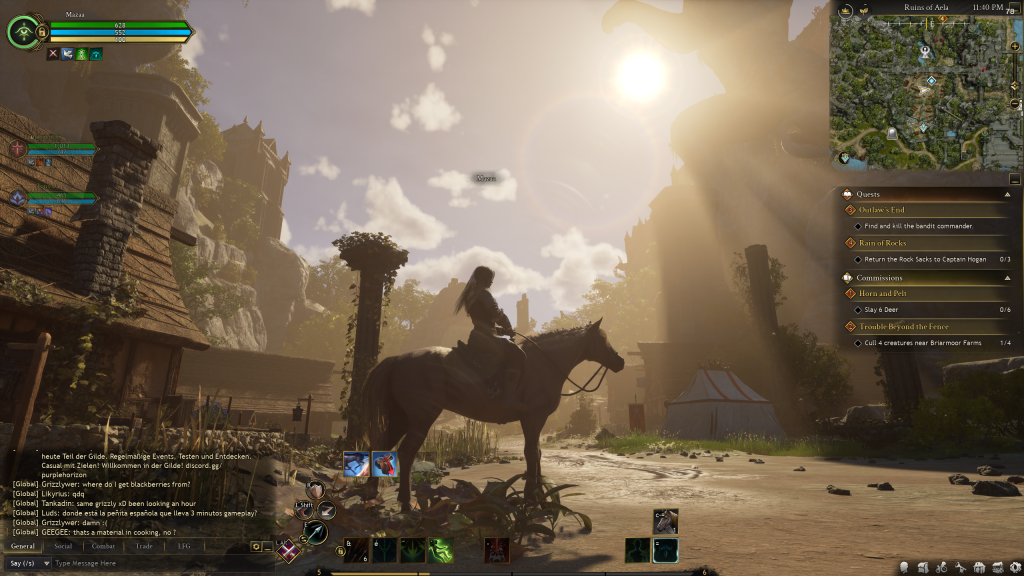Screen dimensions: 1024x576
Task: Open the settings gear in the menu bar
Action: (1015, 567)
